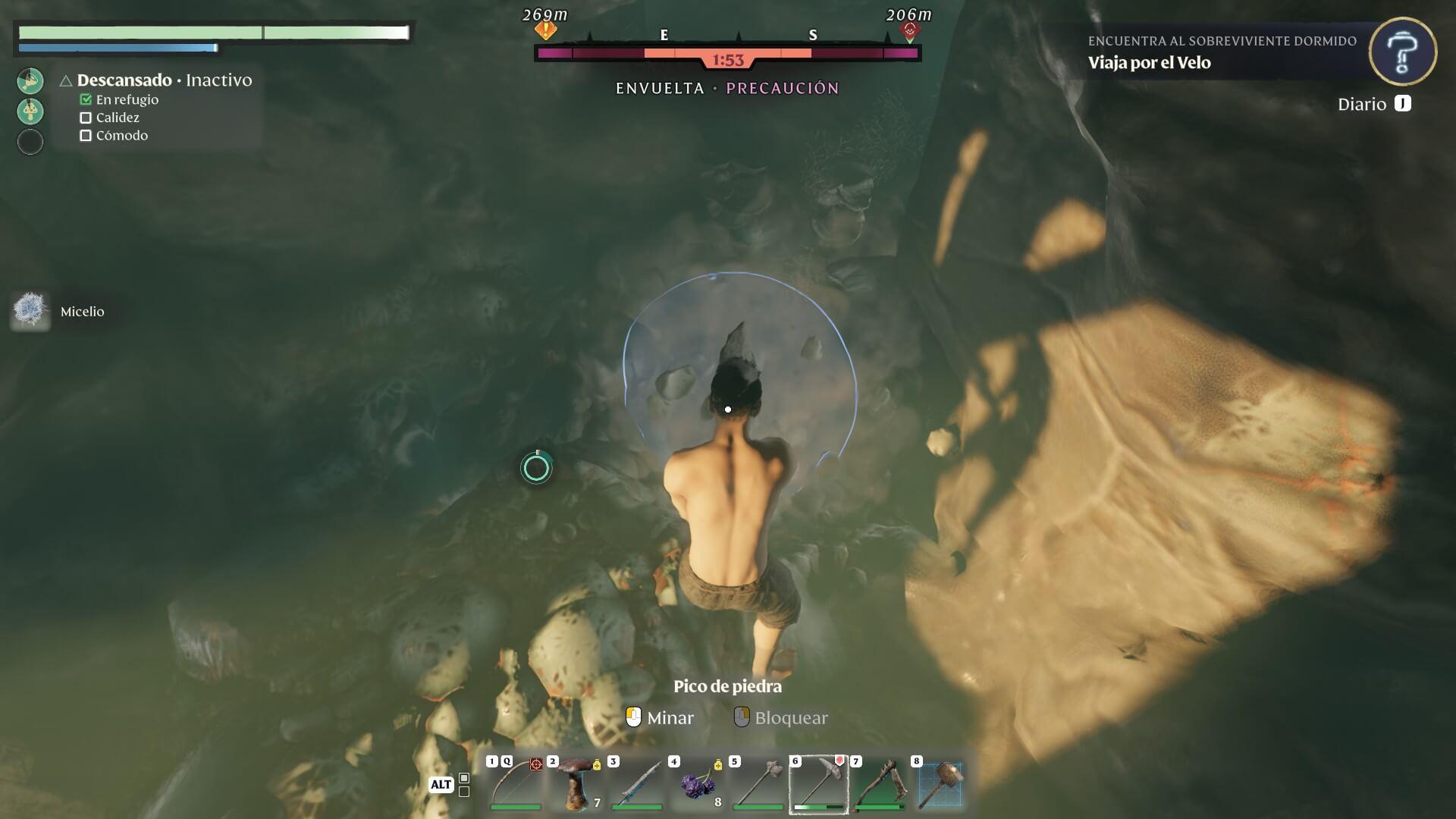1456x819 pixels.
Task: Select the bow in hotbar slot 1
Action: pos(516,784)
